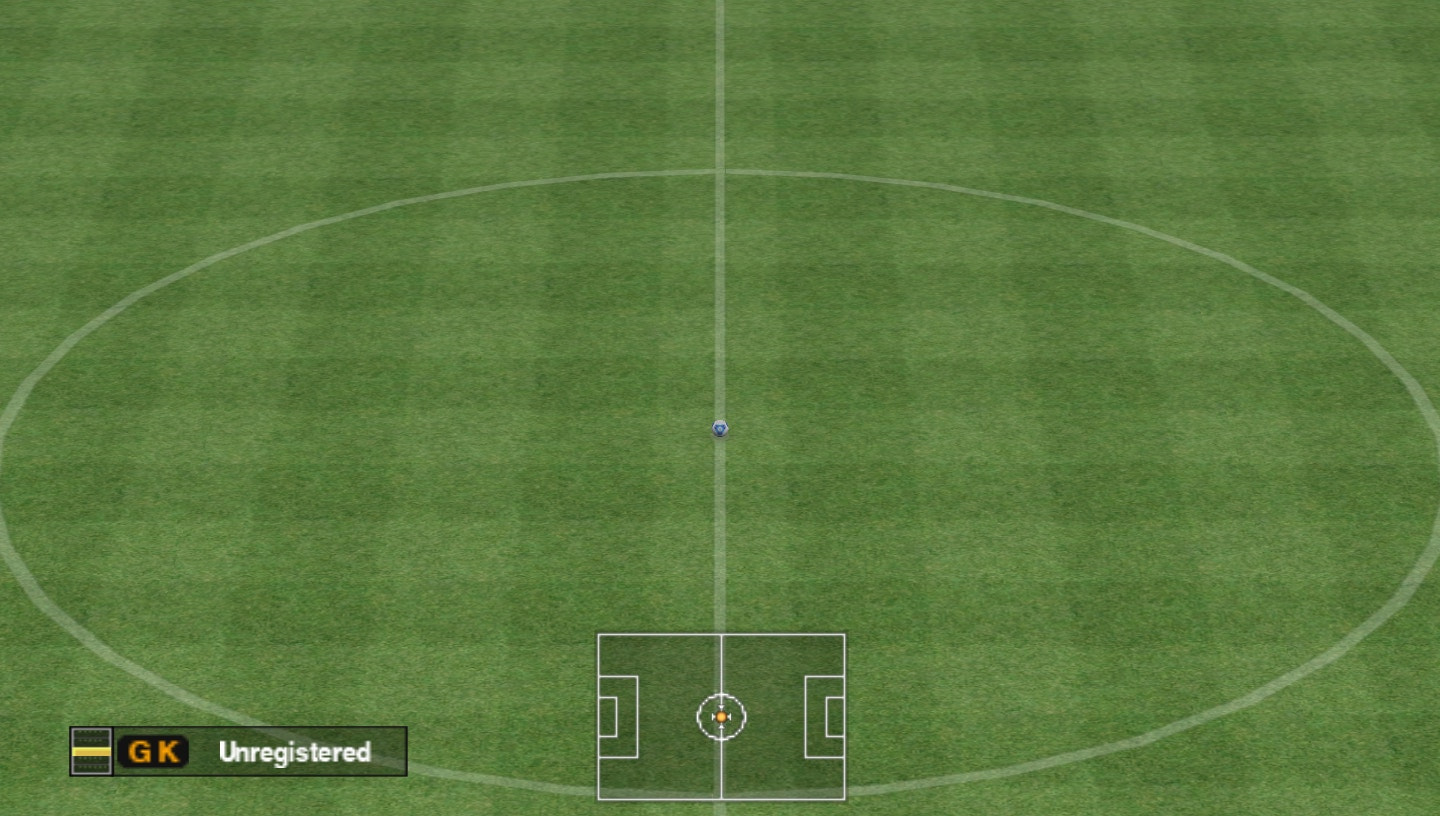Select the right goal on the minimap
This screenshot has height=816, width=1440.
(836, 716)
